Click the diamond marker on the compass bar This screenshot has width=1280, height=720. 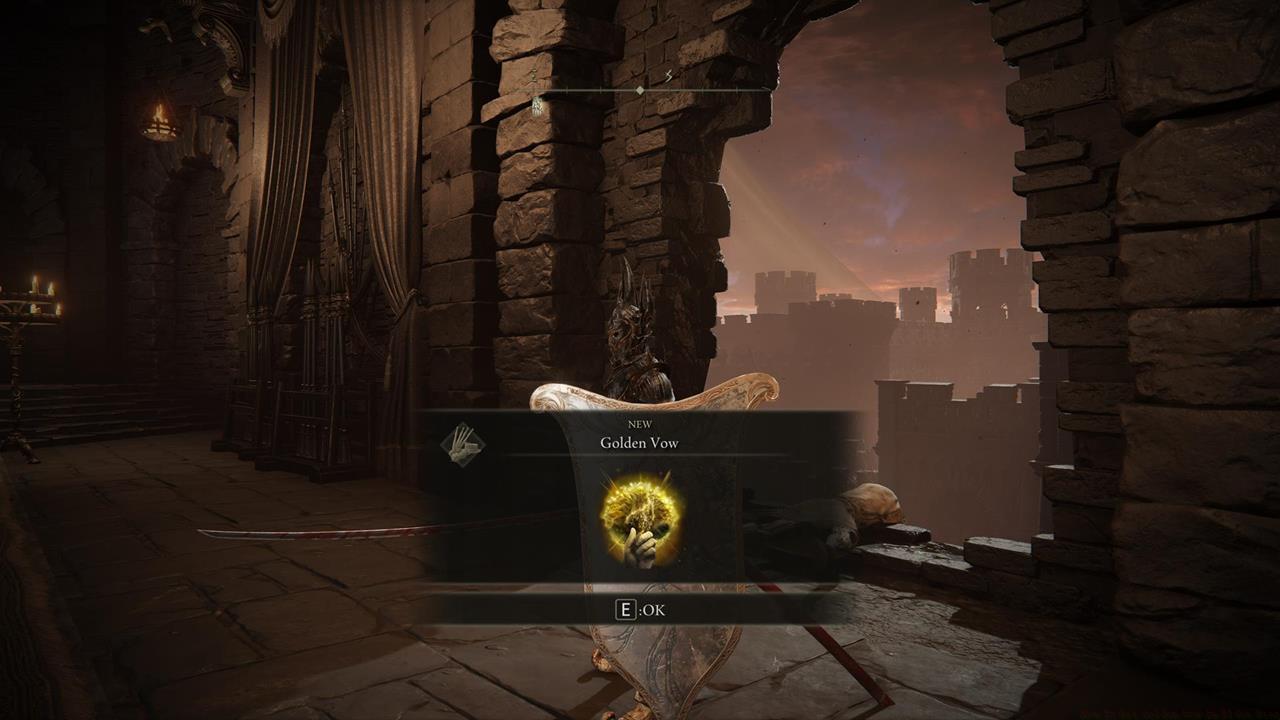pos(640,90)
